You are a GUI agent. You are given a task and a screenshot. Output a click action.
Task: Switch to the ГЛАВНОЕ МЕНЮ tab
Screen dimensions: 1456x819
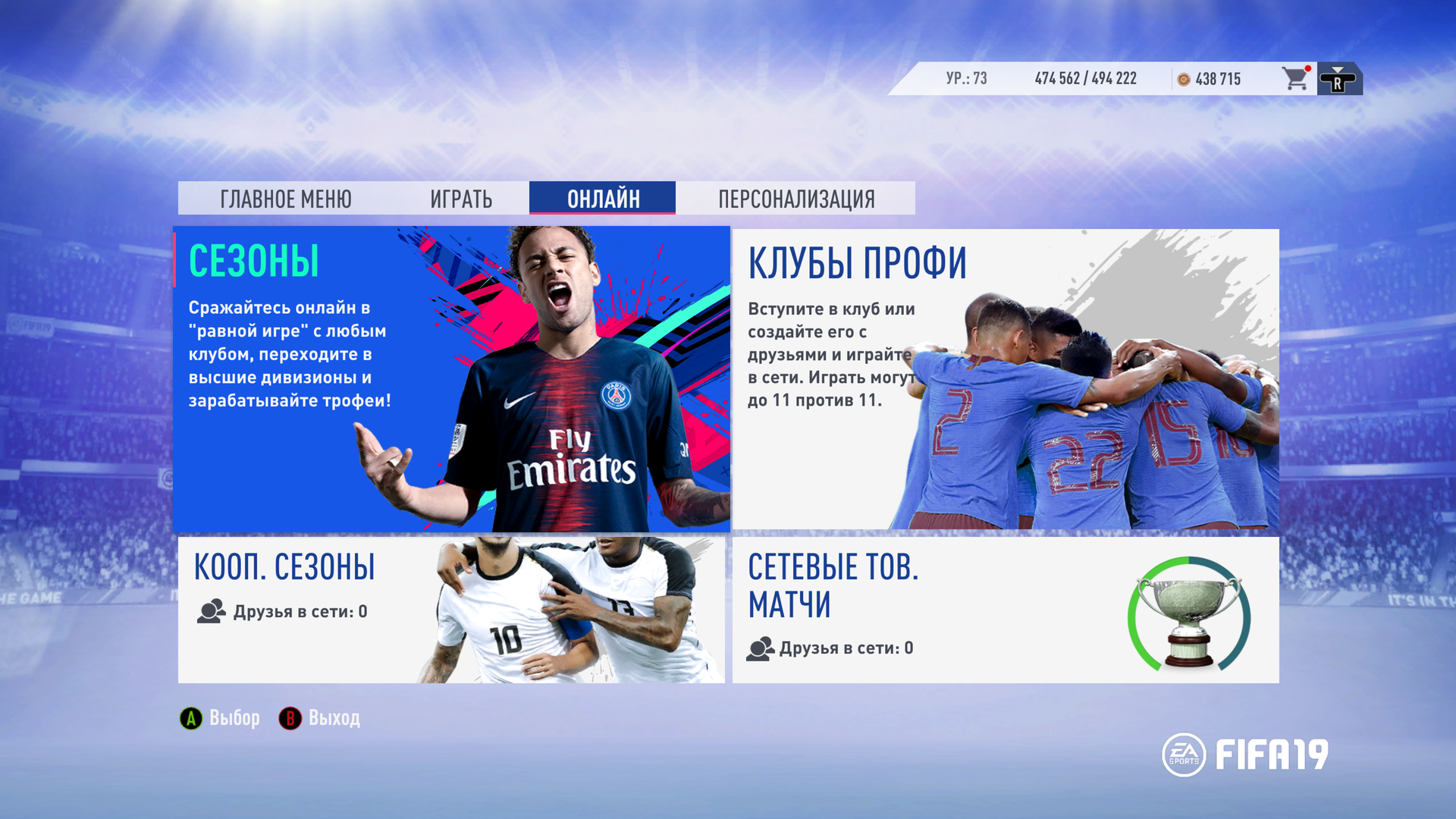[x=286, y=199]
